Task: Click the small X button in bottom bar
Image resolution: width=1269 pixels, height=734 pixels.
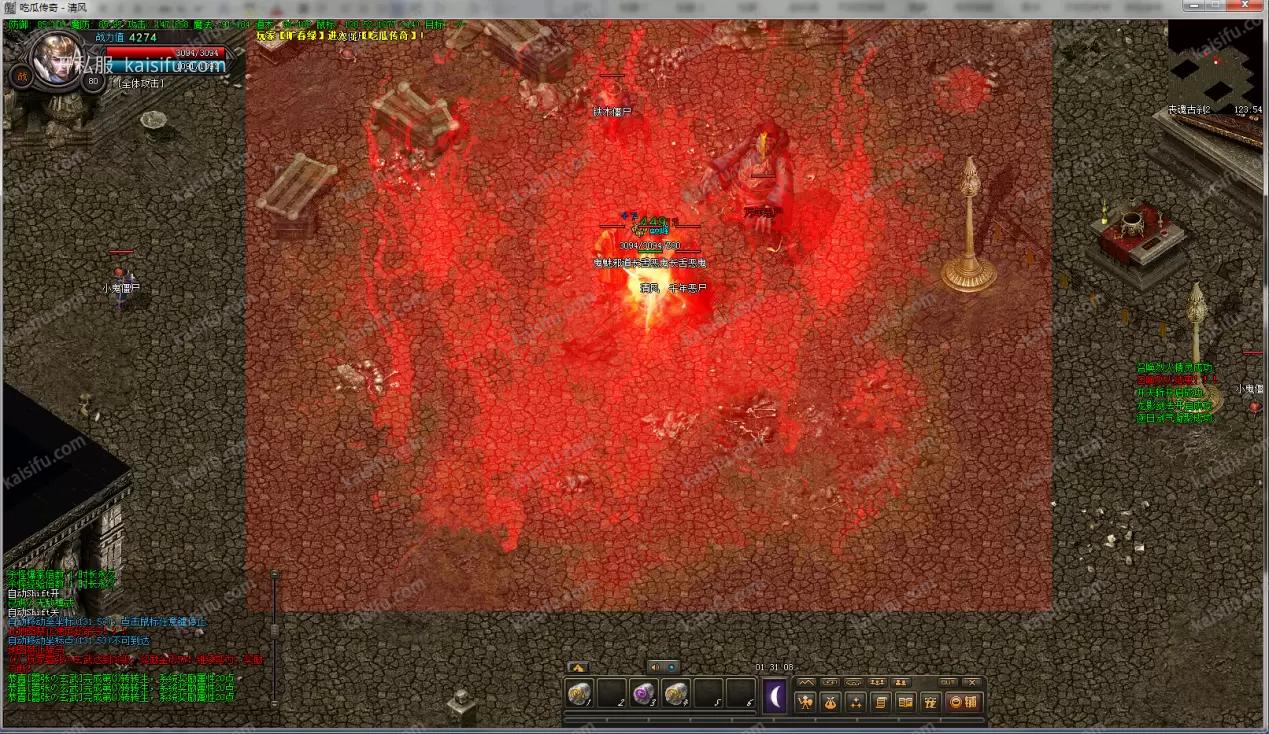Action: (971, 682)
